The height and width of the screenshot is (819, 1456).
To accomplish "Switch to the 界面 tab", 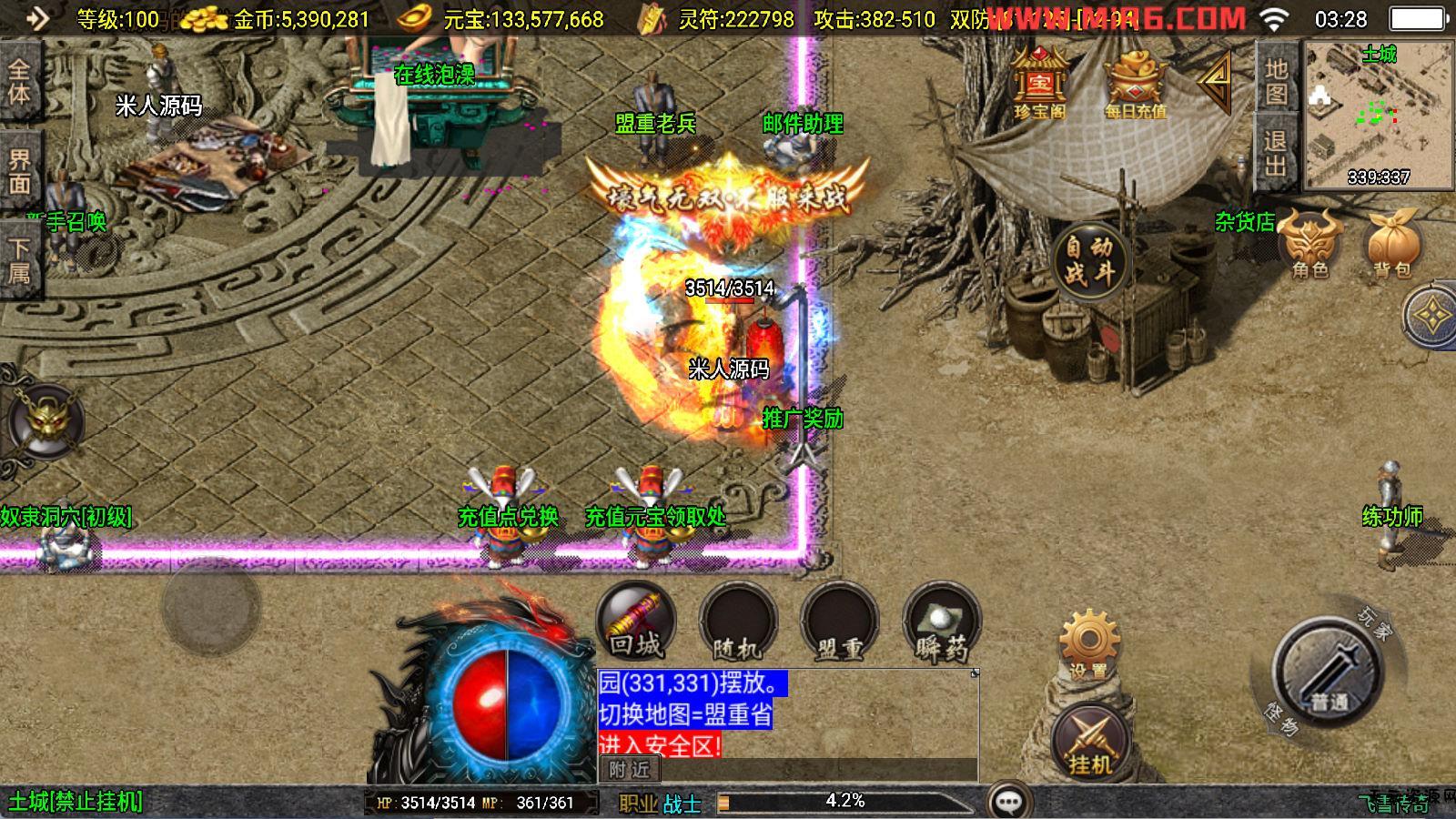I will pyautogui.click(x=19, y=172).
